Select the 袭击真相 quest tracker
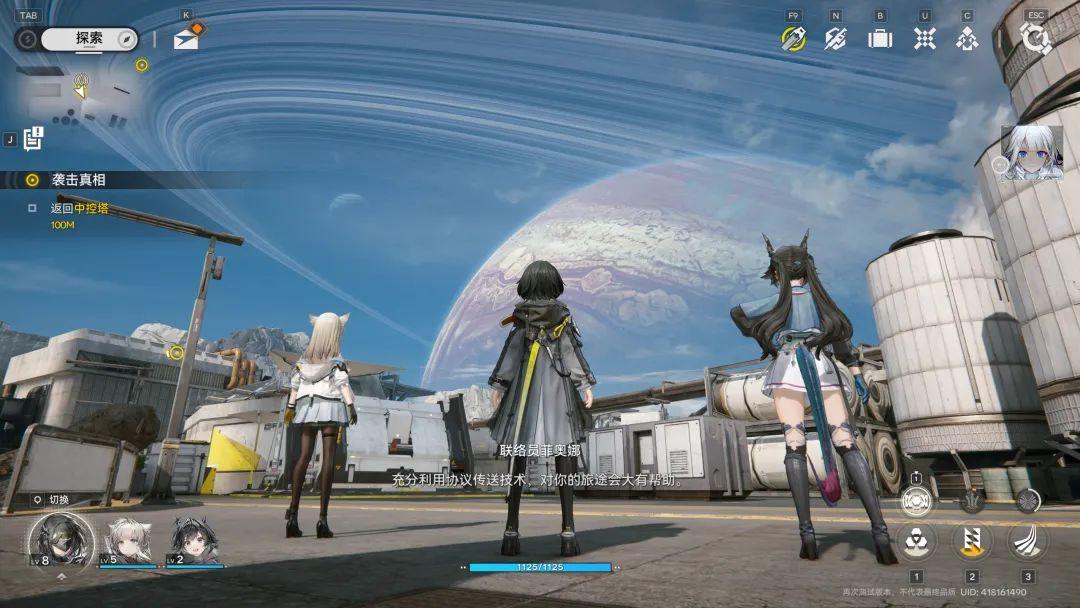 (x=78, y=180)
